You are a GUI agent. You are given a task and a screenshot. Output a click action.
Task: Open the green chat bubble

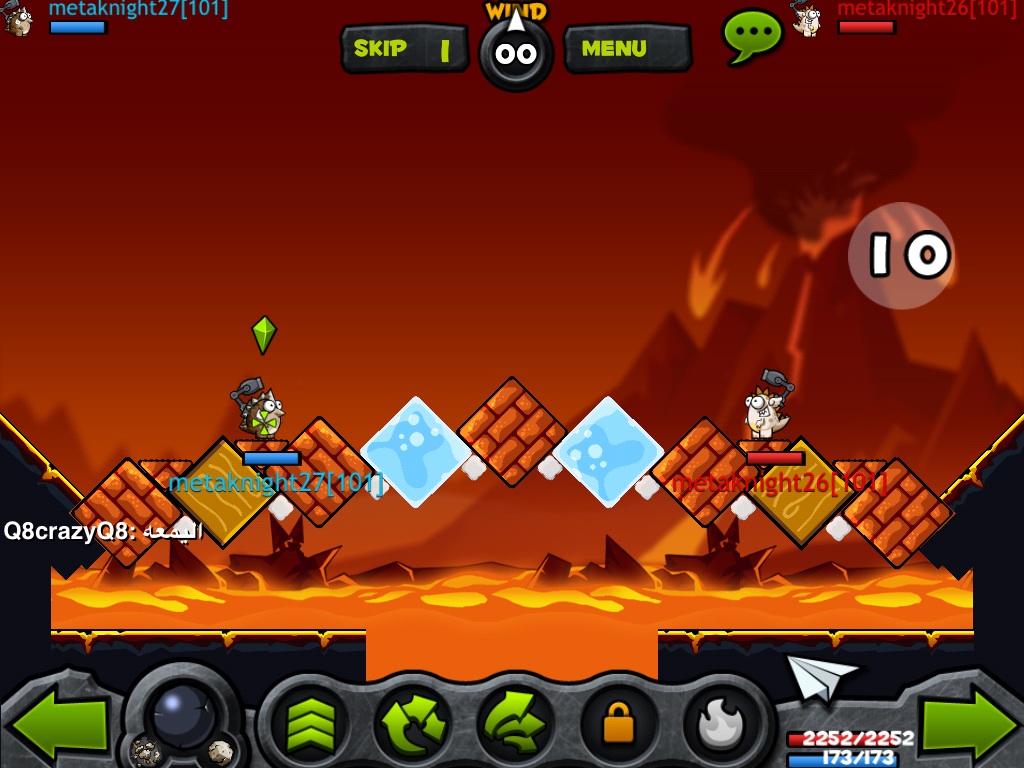point(752,36)
